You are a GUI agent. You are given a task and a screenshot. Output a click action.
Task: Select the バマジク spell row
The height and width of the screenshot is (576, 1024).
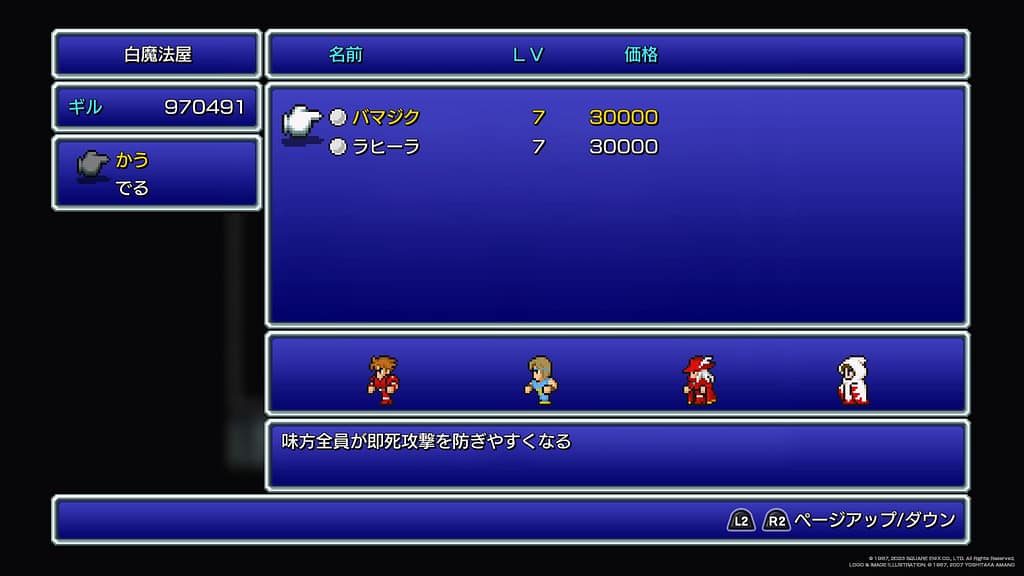tap(386, 117)
